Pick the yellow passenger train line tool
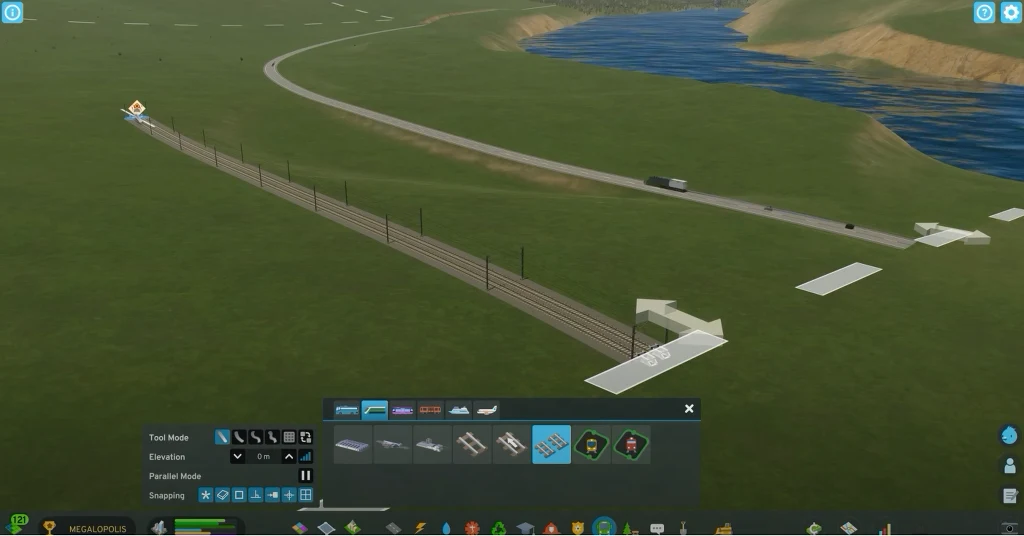The width and height of the screenshot is (1024, 536). [x=592, y=444]
